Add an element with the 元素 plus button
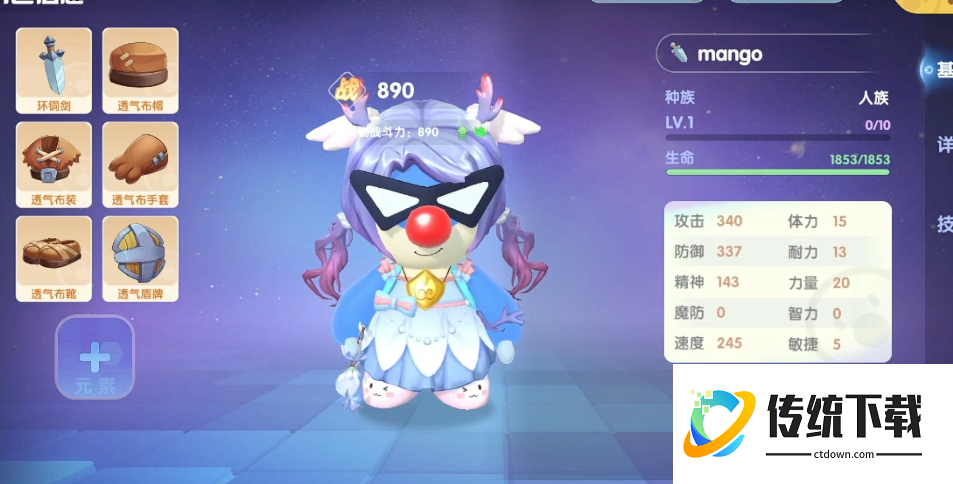Screen dimensions: 953x484 (94, 358)
